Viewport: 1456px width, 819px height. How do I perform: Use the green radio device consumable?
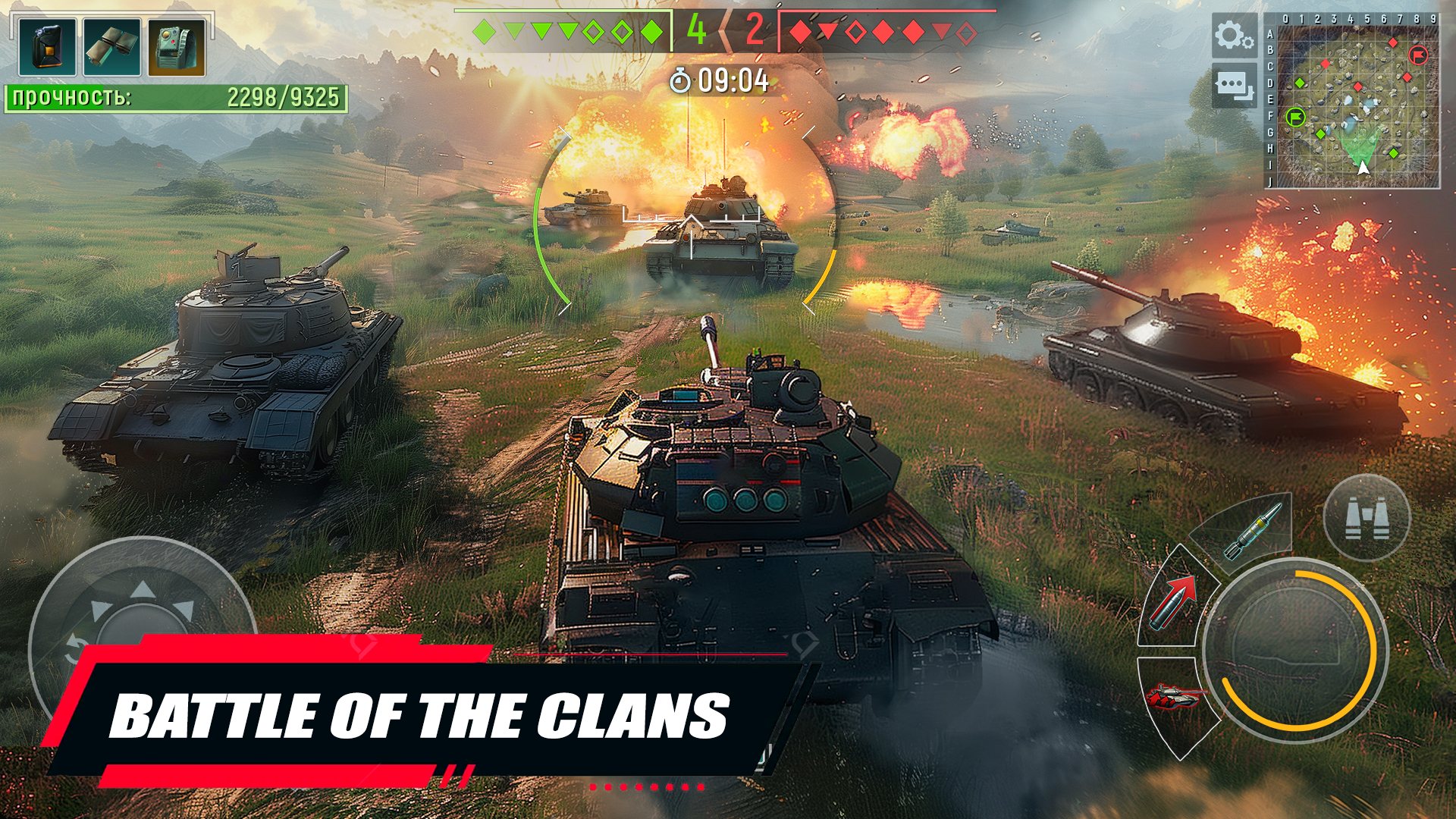pos(177,47)
